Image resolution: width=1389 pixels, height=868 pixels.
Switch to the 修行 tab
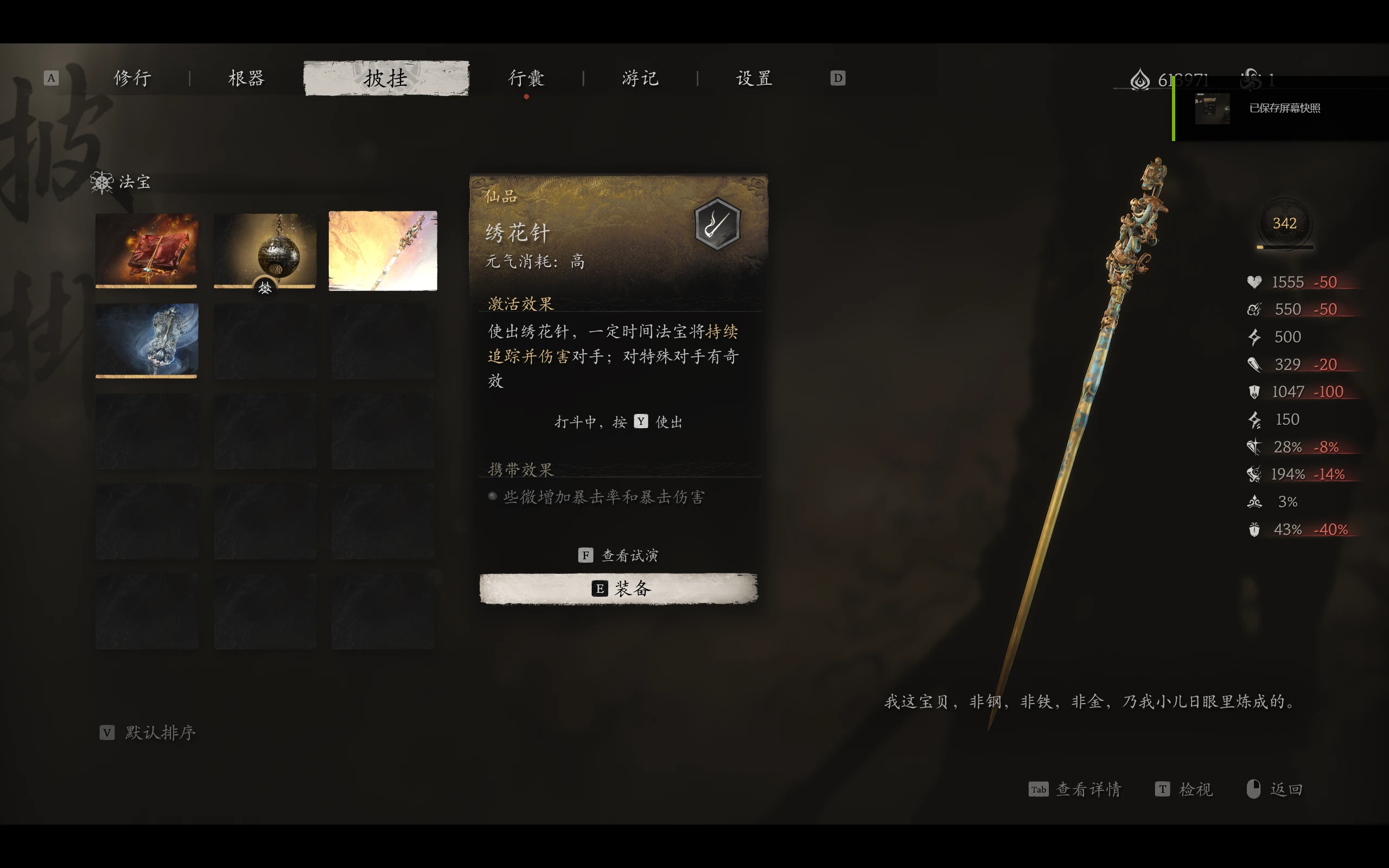[133, 78]
